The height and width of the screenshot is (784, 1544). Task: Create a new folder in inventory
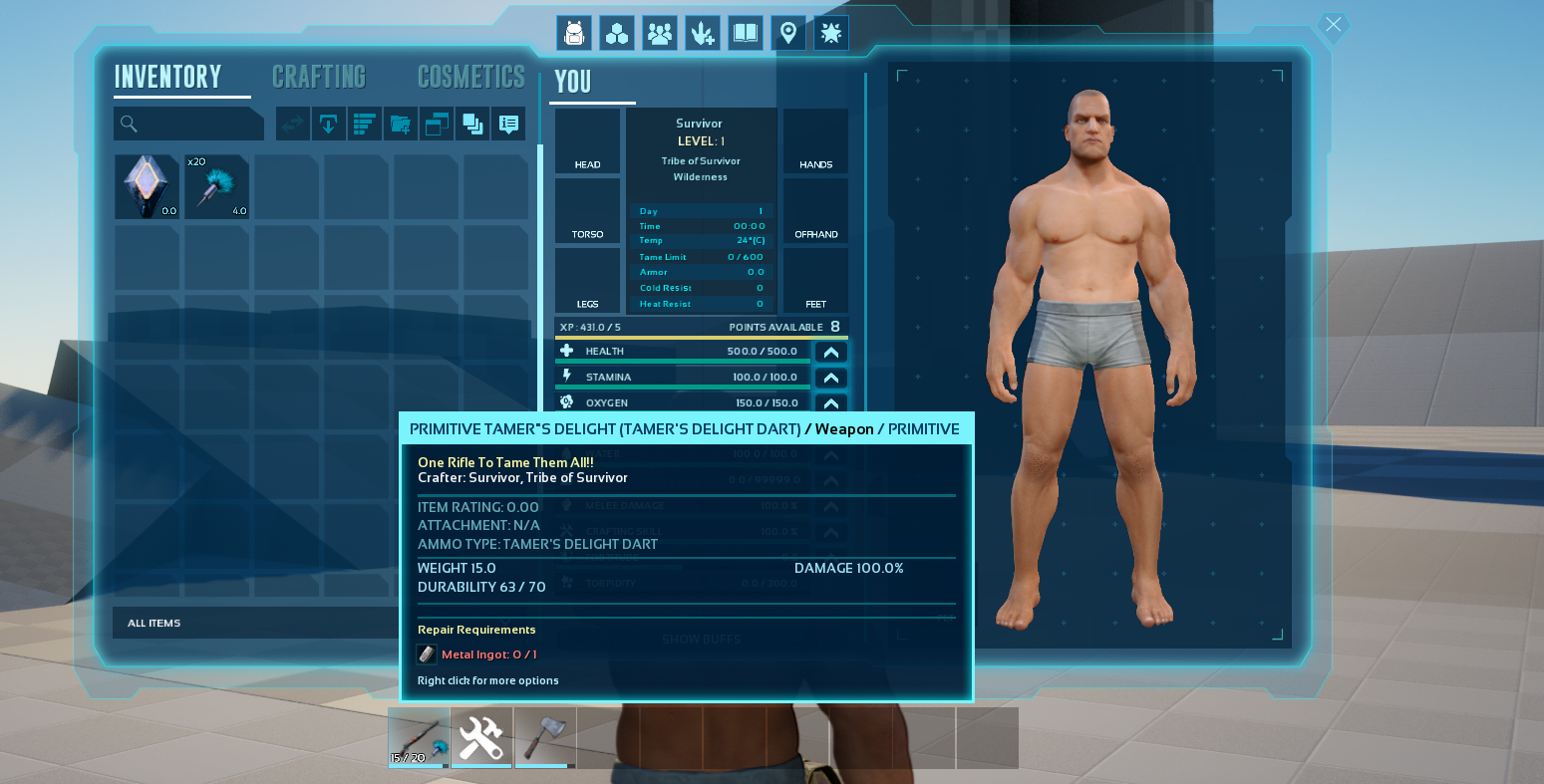pos(401,125)
